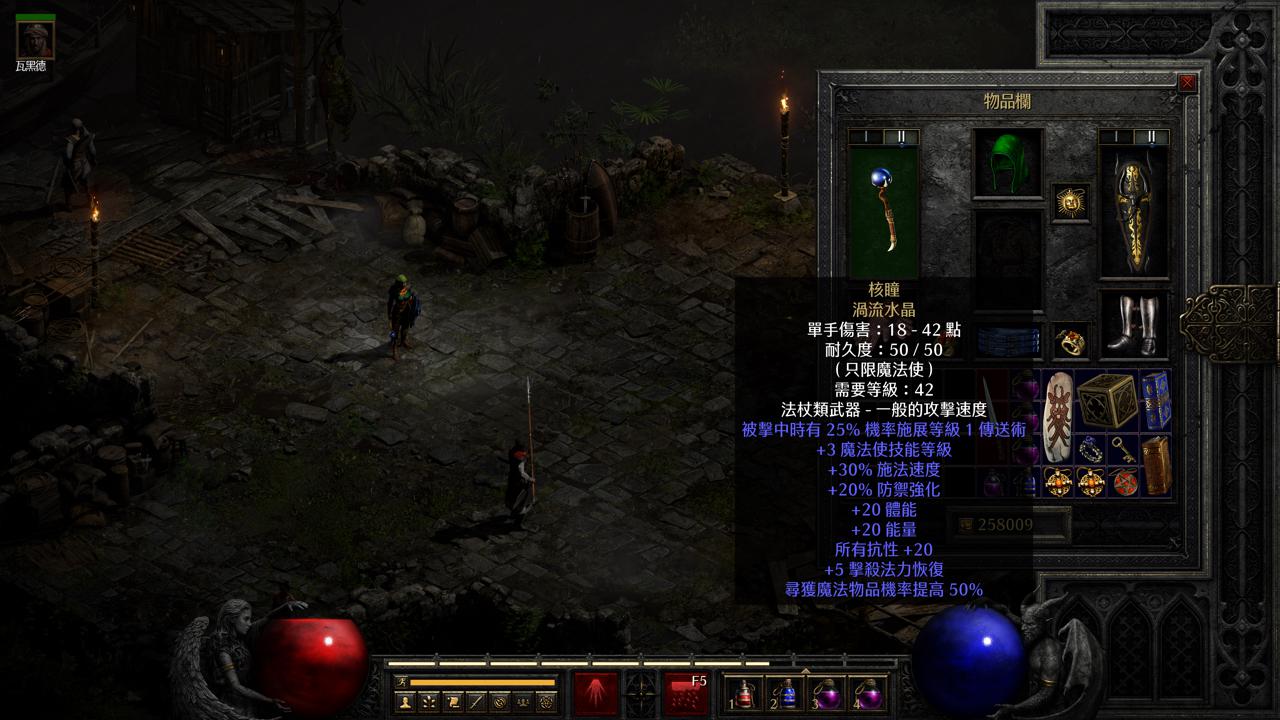Select the sun amulet slot

click(x=1071, y=202)
